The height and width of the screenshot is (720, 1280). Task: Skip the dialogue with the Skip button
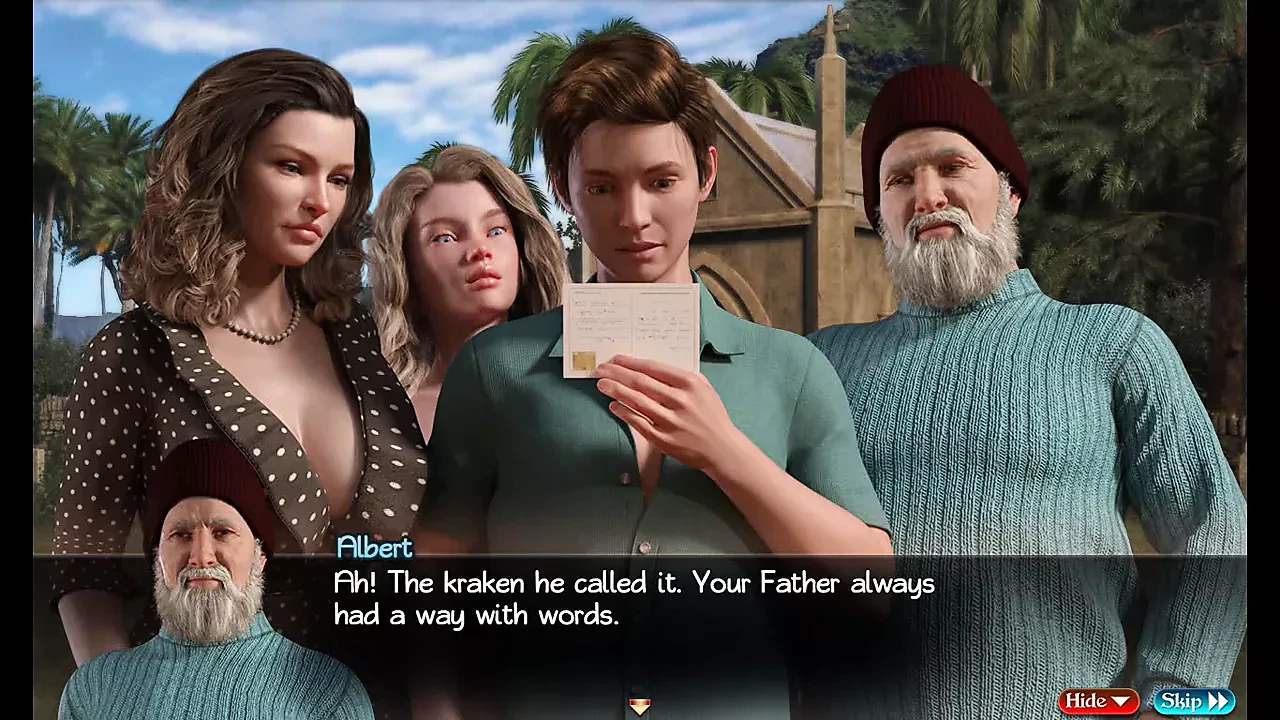1194,701
